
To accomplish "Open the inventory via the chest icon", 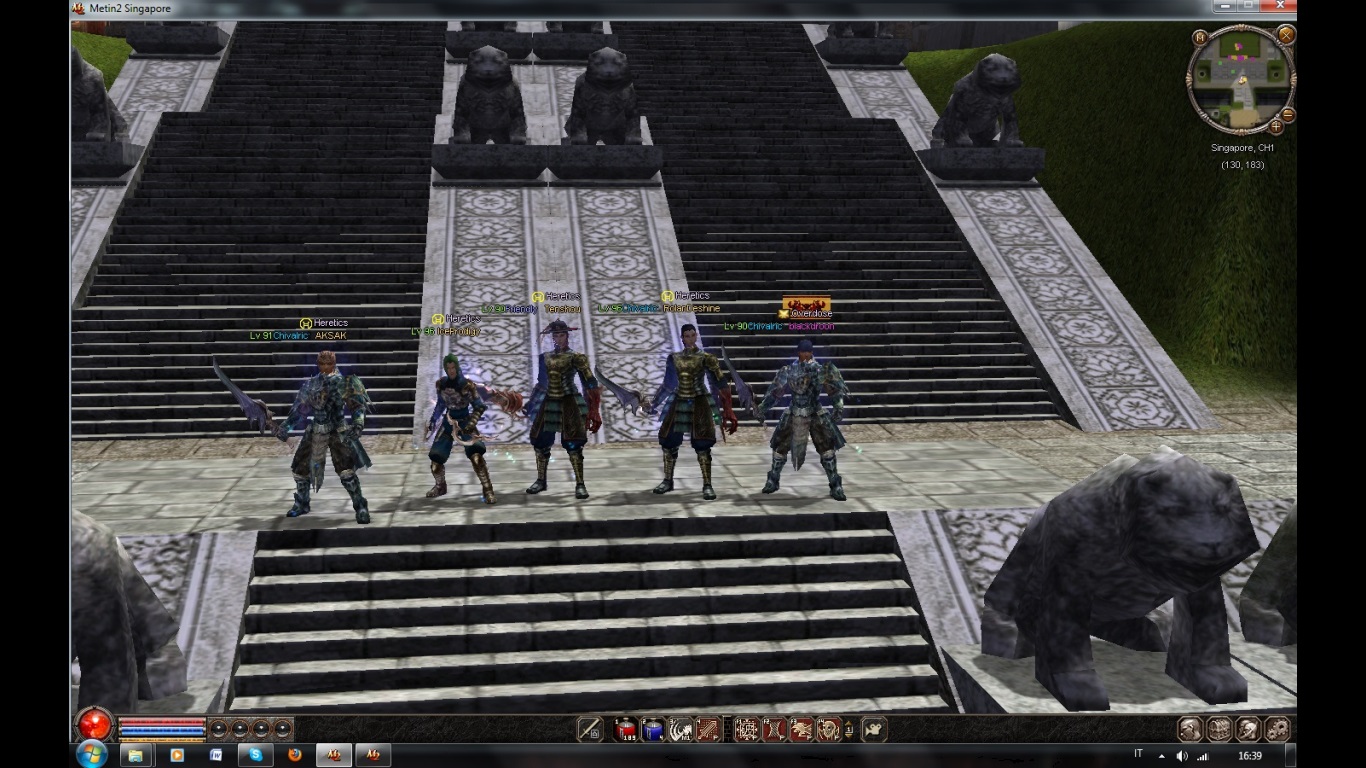I will tap(1218, 729).
